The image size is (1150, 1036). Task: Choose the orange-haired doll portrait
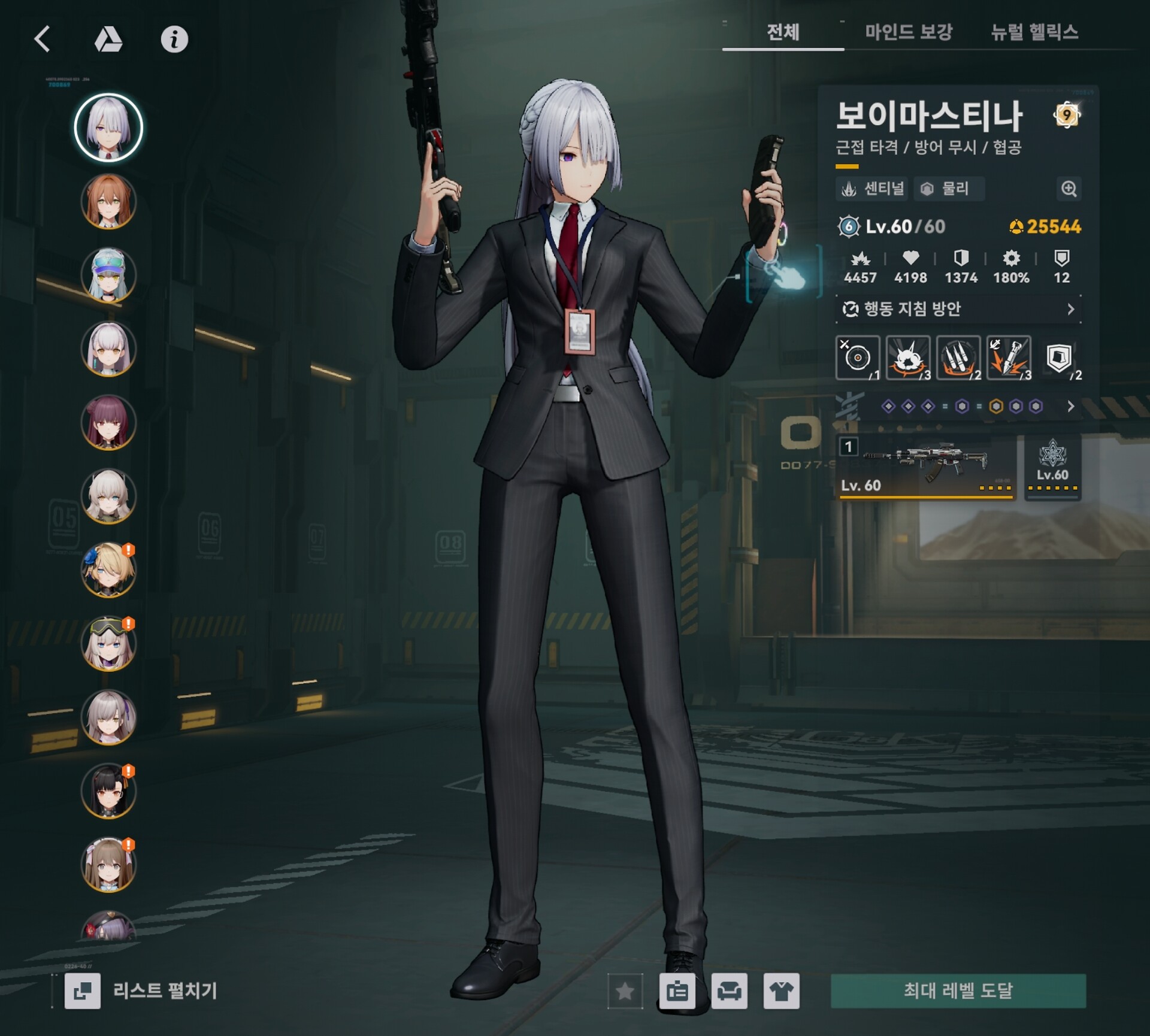point(108,202)
